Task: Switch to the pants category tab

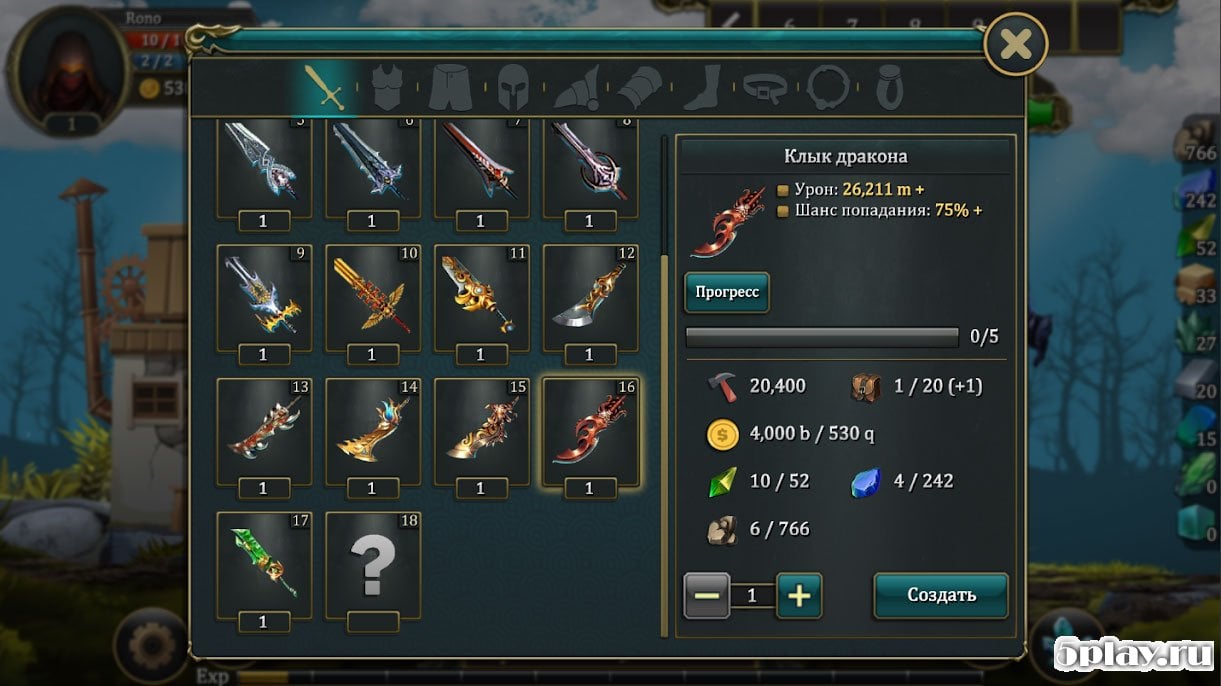Action: point(450,88)
